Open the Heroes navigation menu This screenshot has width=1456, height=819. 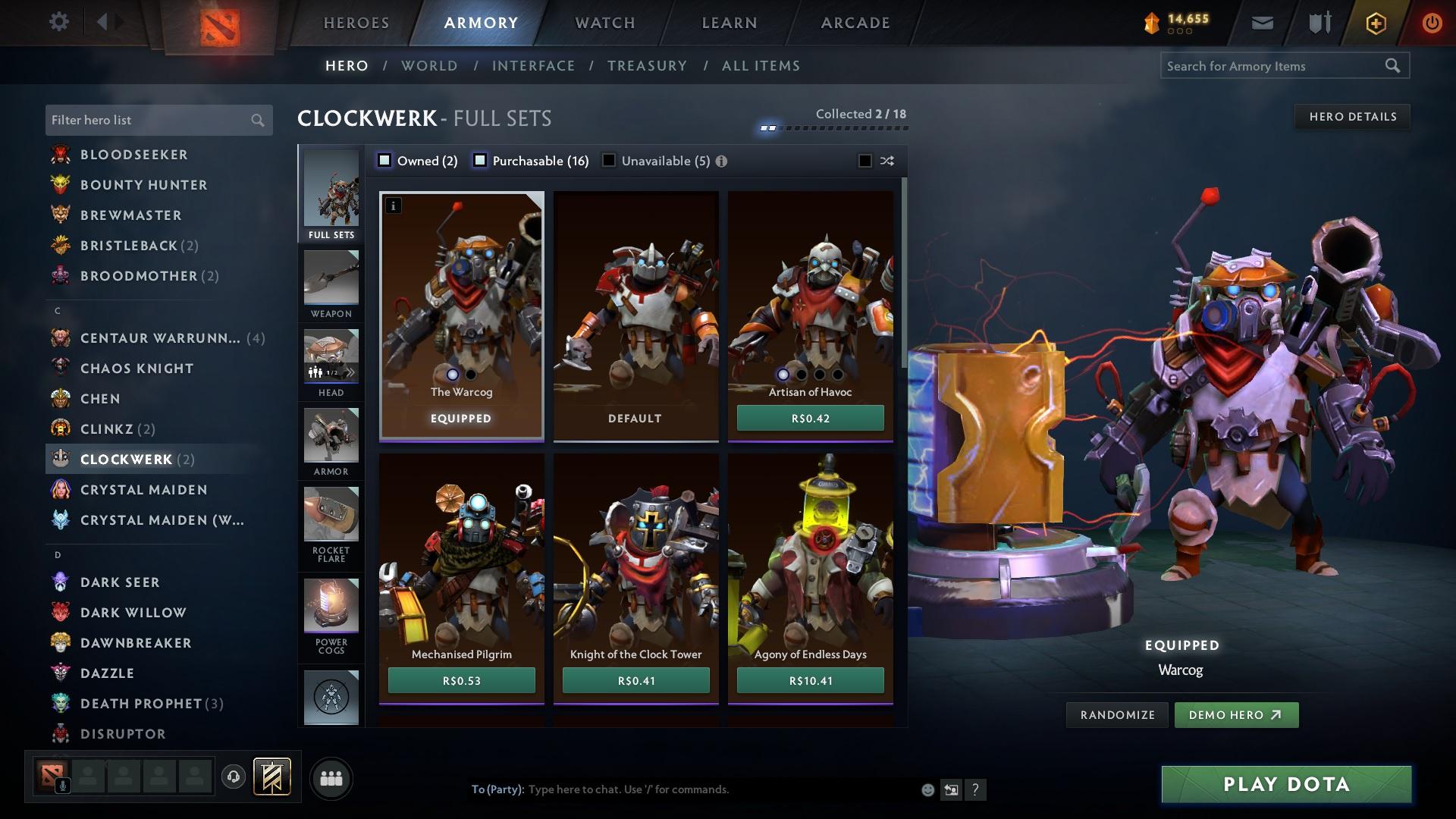355,23
